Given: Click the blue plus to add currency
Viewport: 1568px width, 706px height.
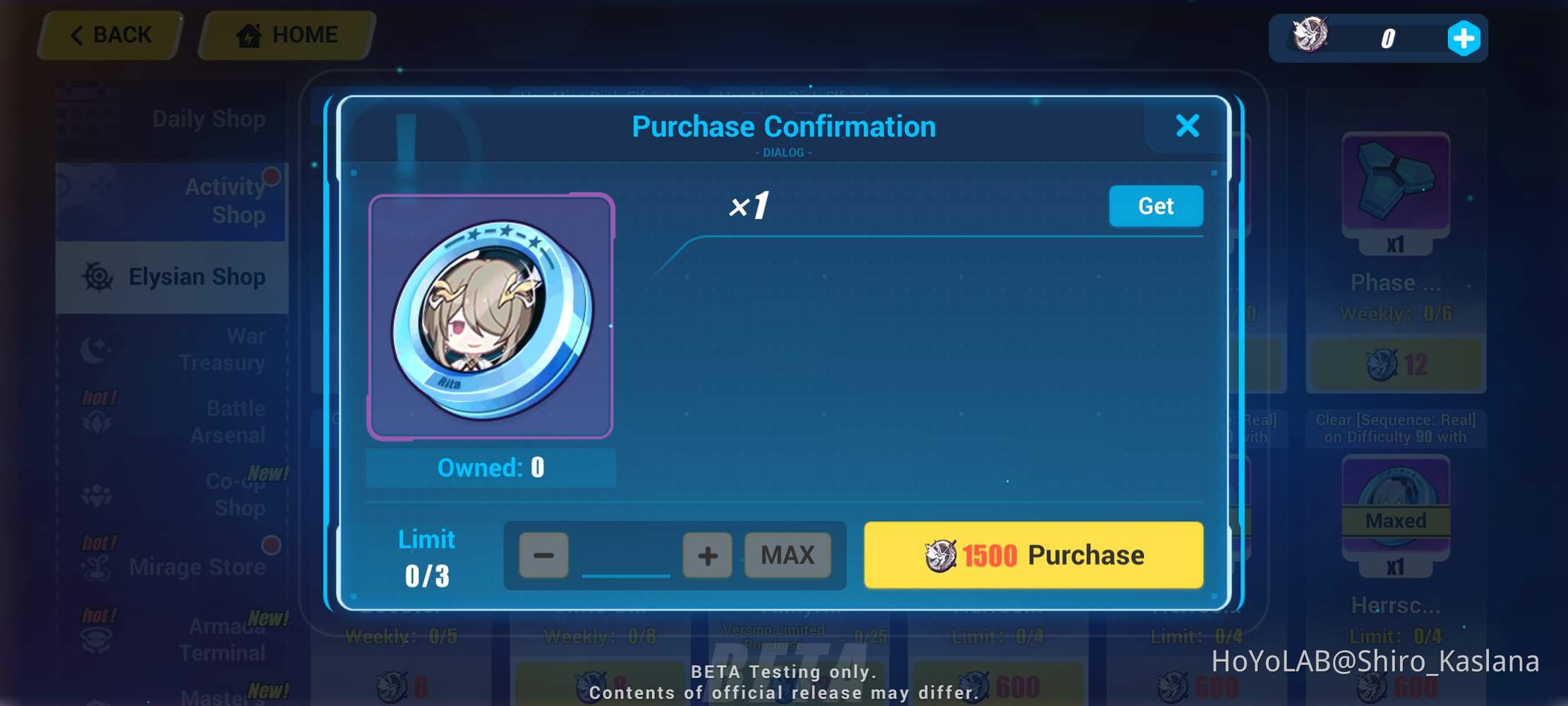Looking at the screenshot, I should (x=1464, y=39).
